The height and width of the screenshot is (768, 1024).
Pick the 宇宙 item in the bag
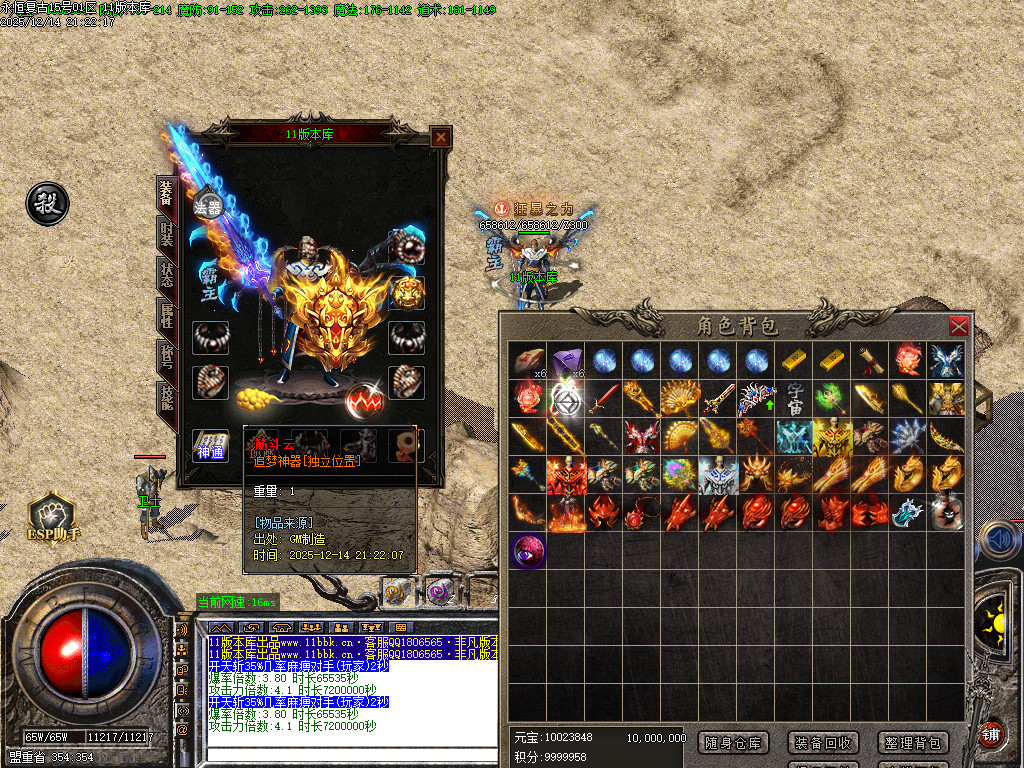(796, 398)
